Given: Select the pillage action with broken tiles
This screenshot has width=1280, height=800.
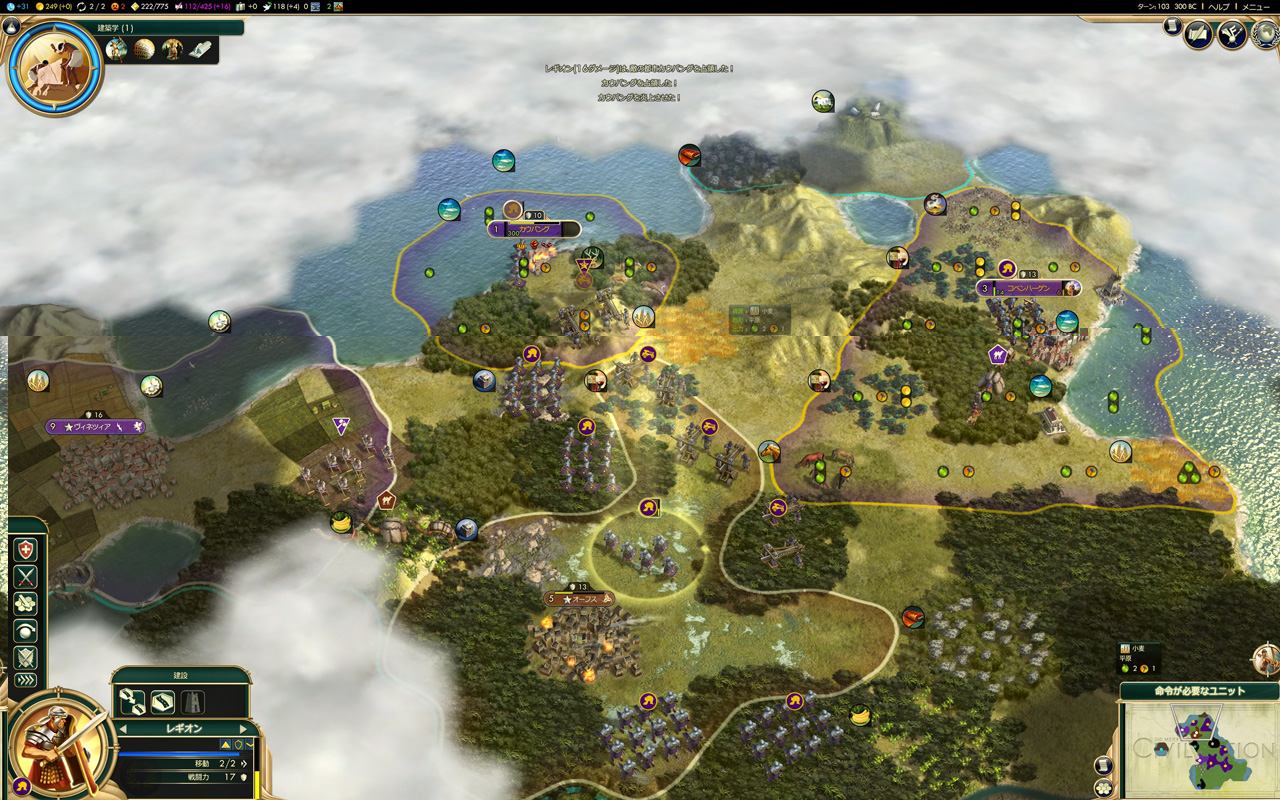Looking at the screenshot, I should (25, 604).
